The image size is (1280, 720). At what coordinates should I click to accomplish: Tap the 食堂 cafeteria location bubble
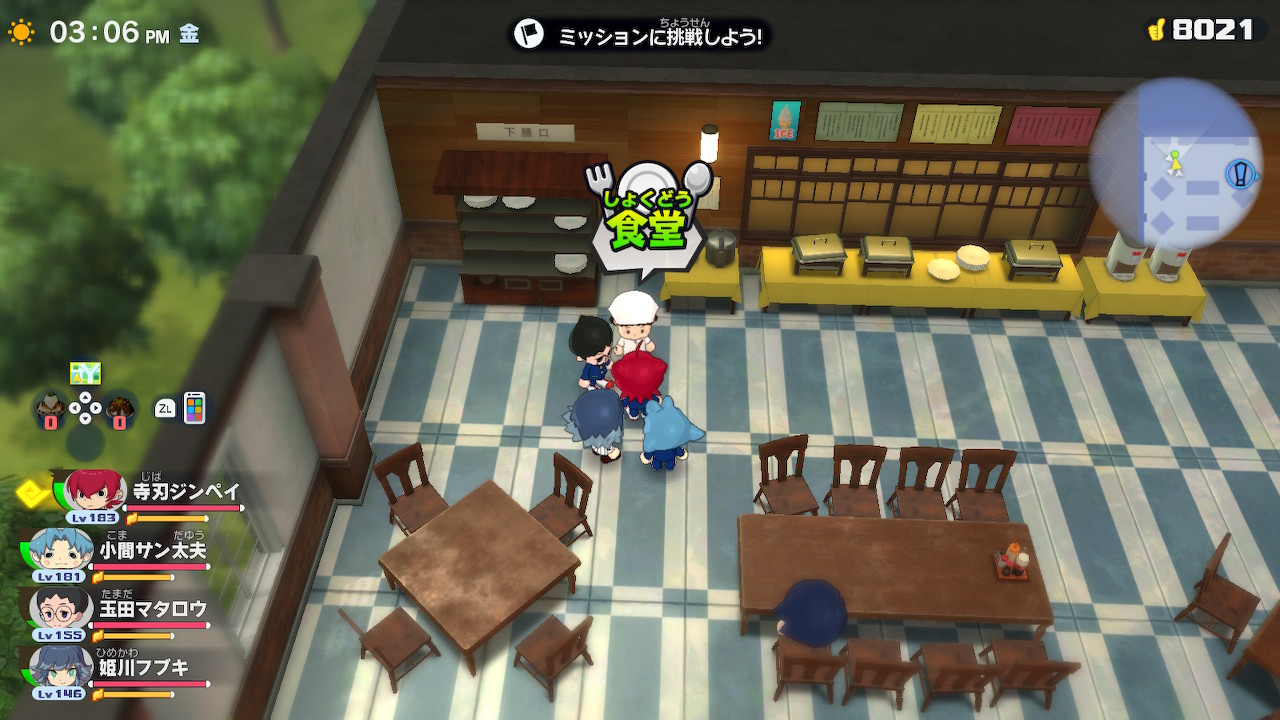(x=650, y=218)
